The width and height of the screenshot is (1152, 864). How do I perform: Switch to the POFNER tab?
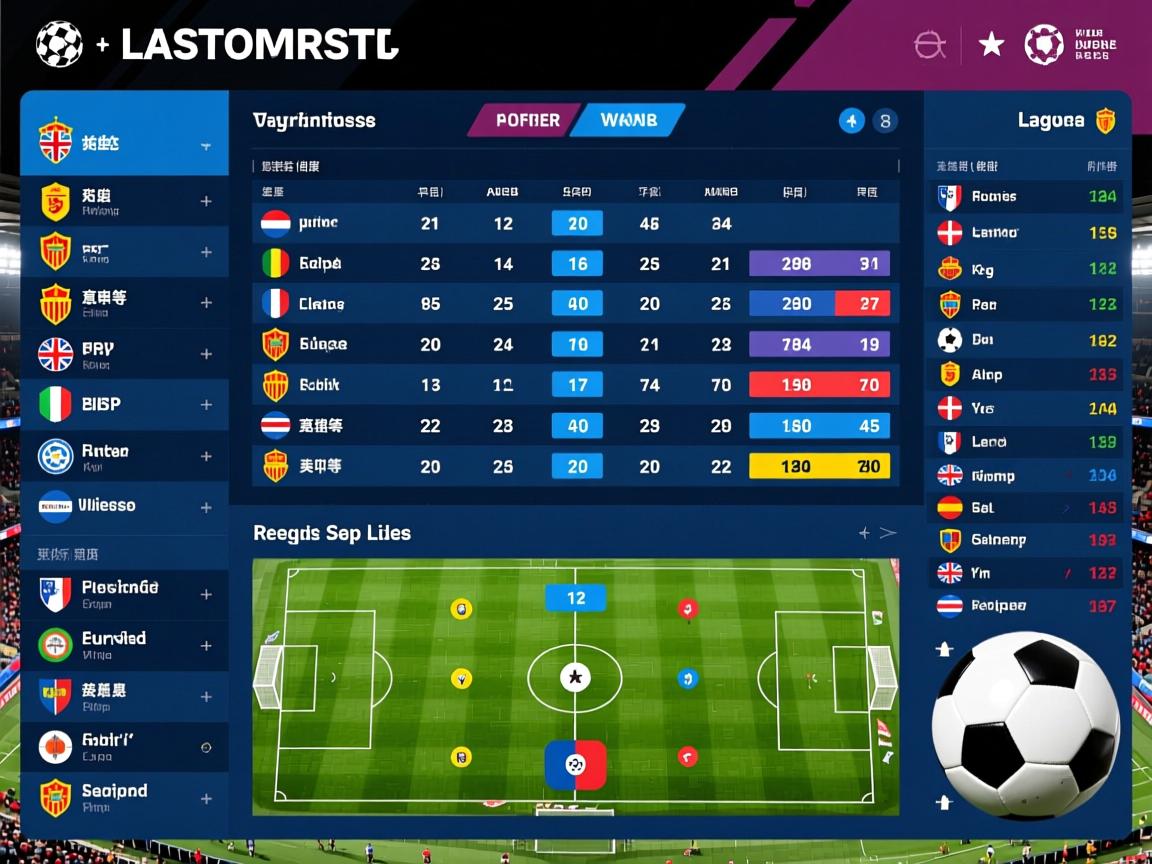526,121
